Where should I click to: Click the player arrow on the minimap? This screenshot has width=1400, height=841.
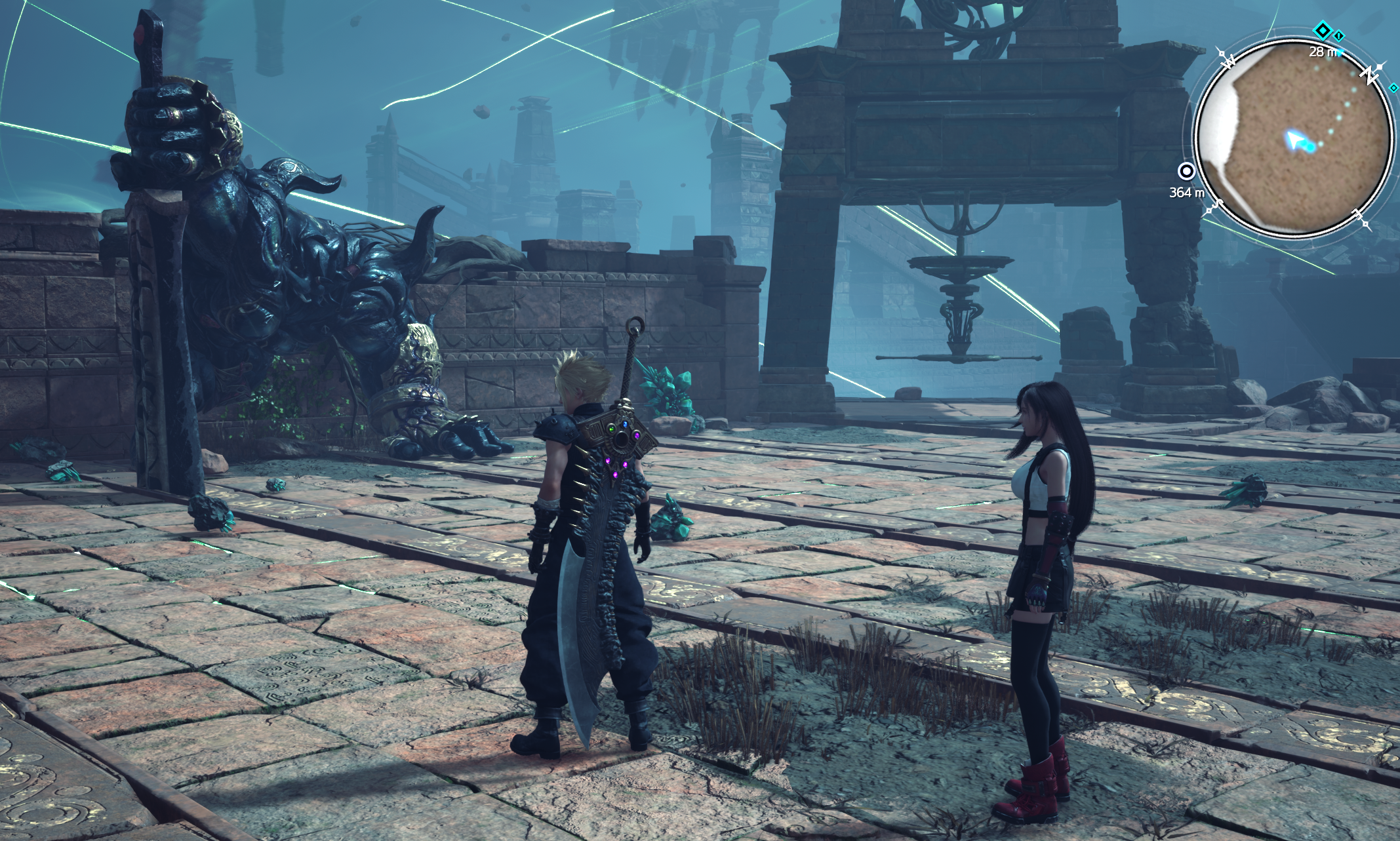point(1292,139)
